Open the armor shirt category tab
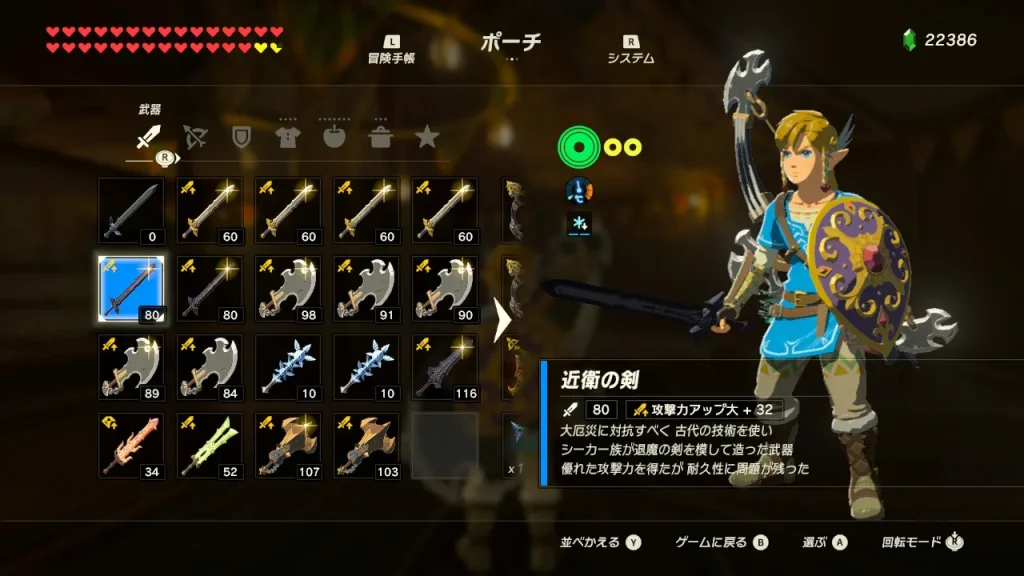 point(287,137)
